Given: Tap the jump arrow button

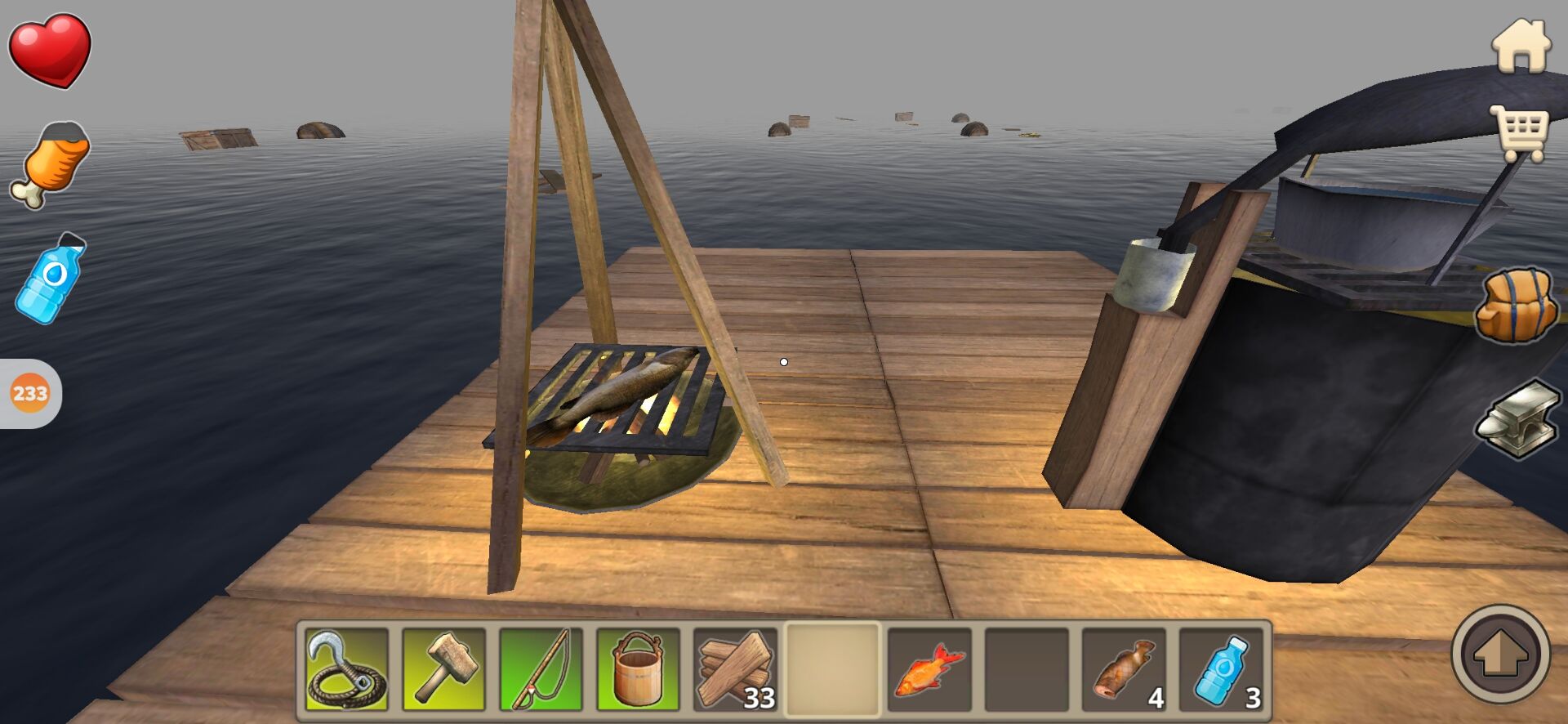Looking at the screenshot, I should coord(1500,654).
